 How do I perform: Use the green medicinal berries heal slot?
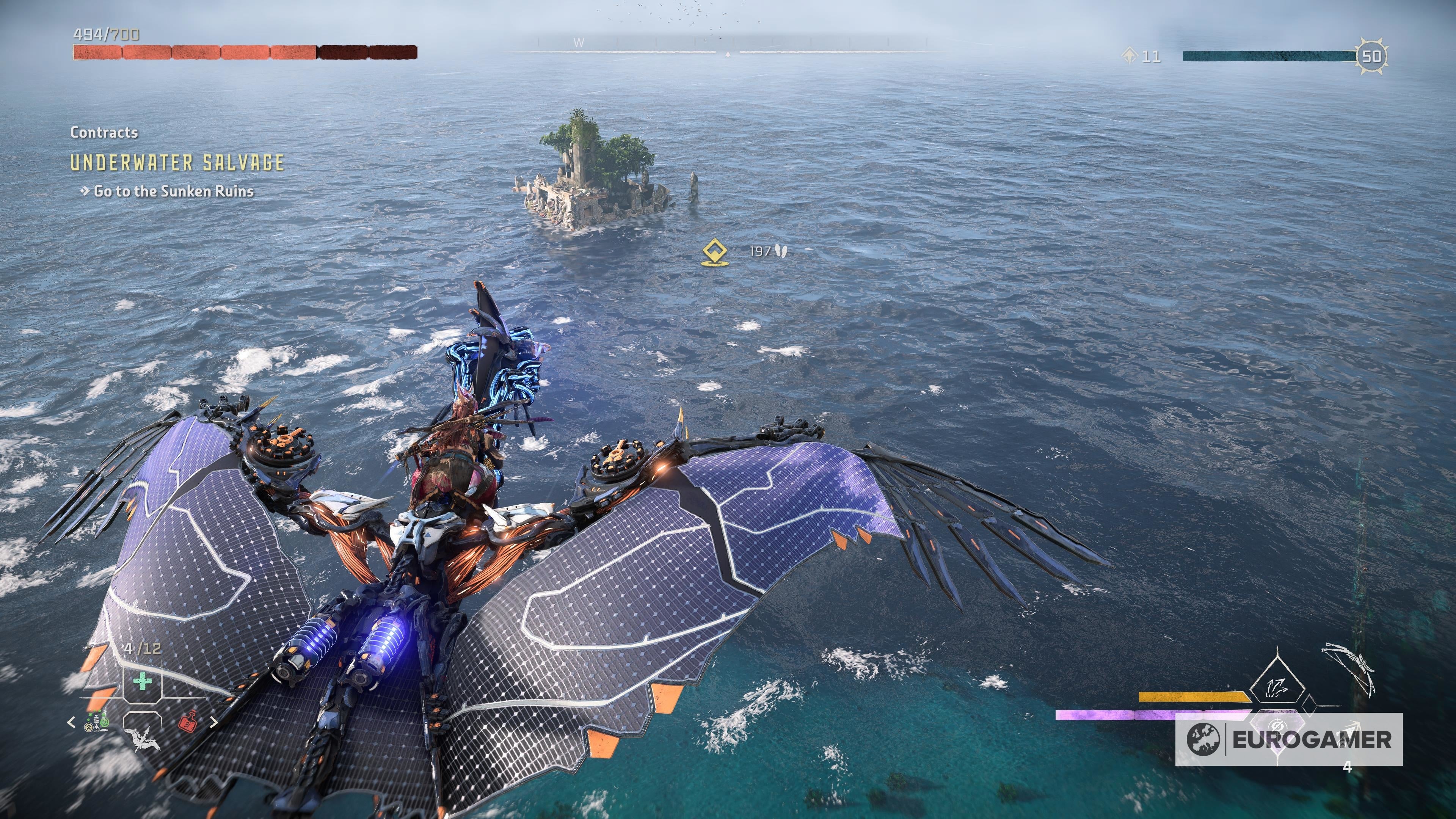tap(142, 681)
